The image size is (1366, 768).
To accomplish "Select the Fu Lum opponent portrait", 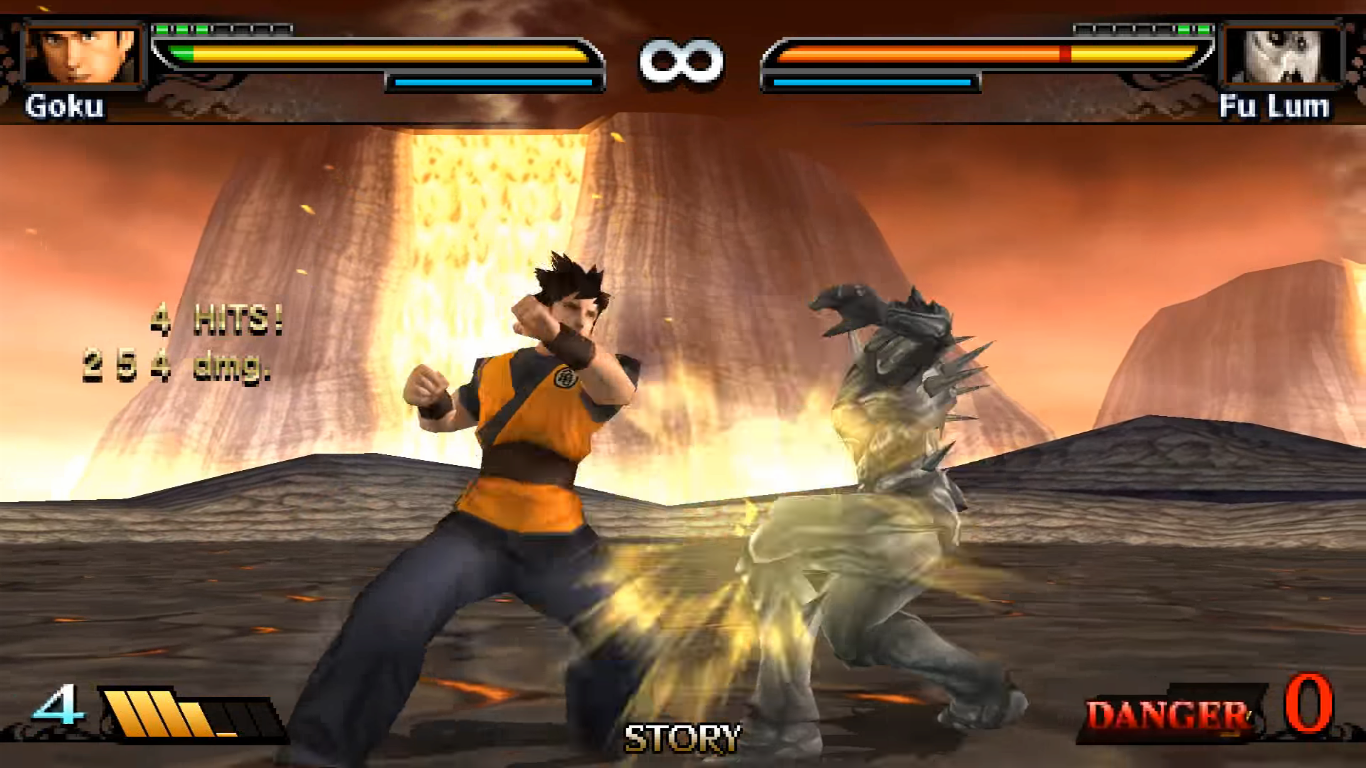I will pos(1282,55).
